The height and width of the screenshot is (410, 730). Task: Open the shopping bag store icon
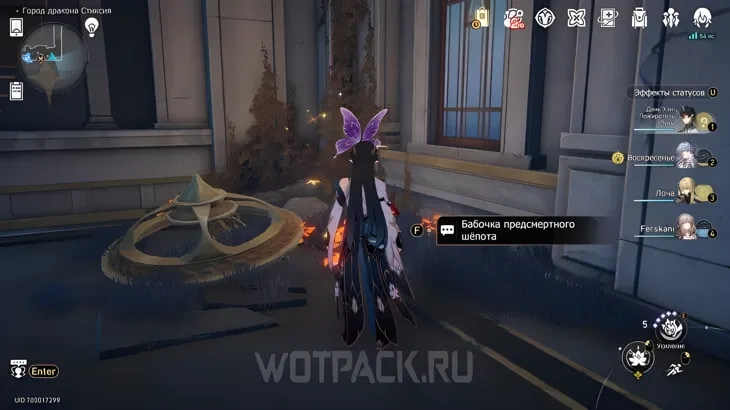[x=481, y=17]
